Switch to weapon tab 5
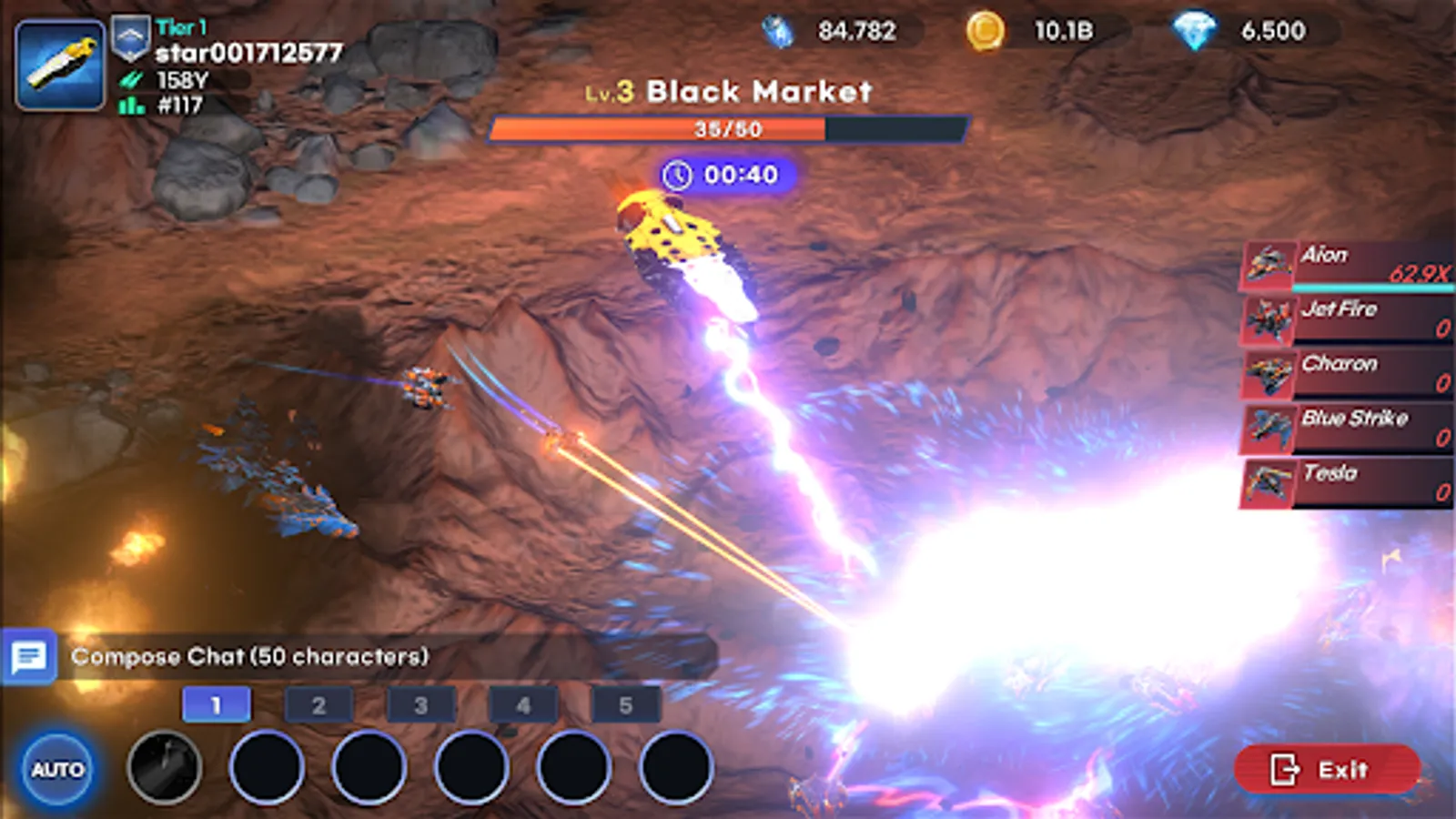This screenshot has height=819, width=1456. click(626, 703)
